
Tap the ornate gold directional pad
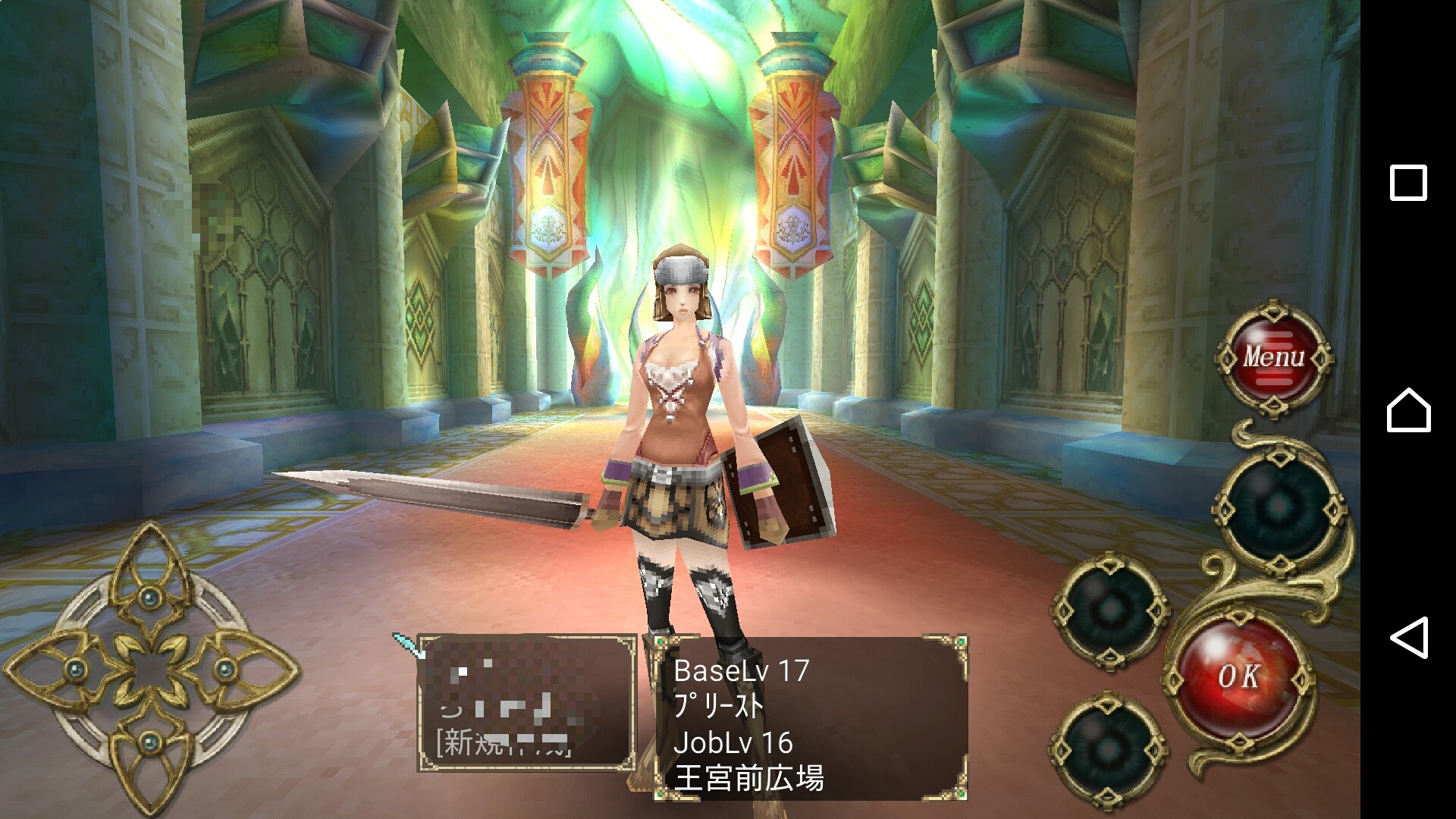[150, 669]
